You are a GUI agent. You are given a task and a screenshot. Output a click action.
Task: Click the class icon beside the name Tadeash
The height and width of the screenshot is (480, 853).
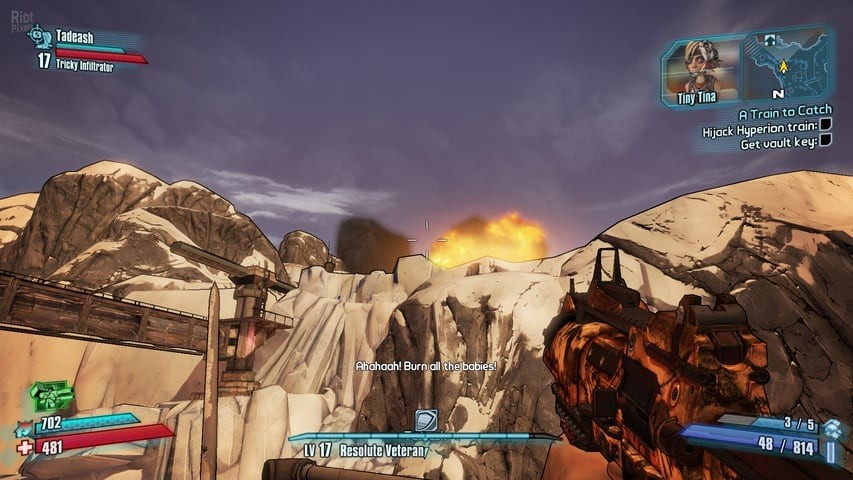[39, 37]
